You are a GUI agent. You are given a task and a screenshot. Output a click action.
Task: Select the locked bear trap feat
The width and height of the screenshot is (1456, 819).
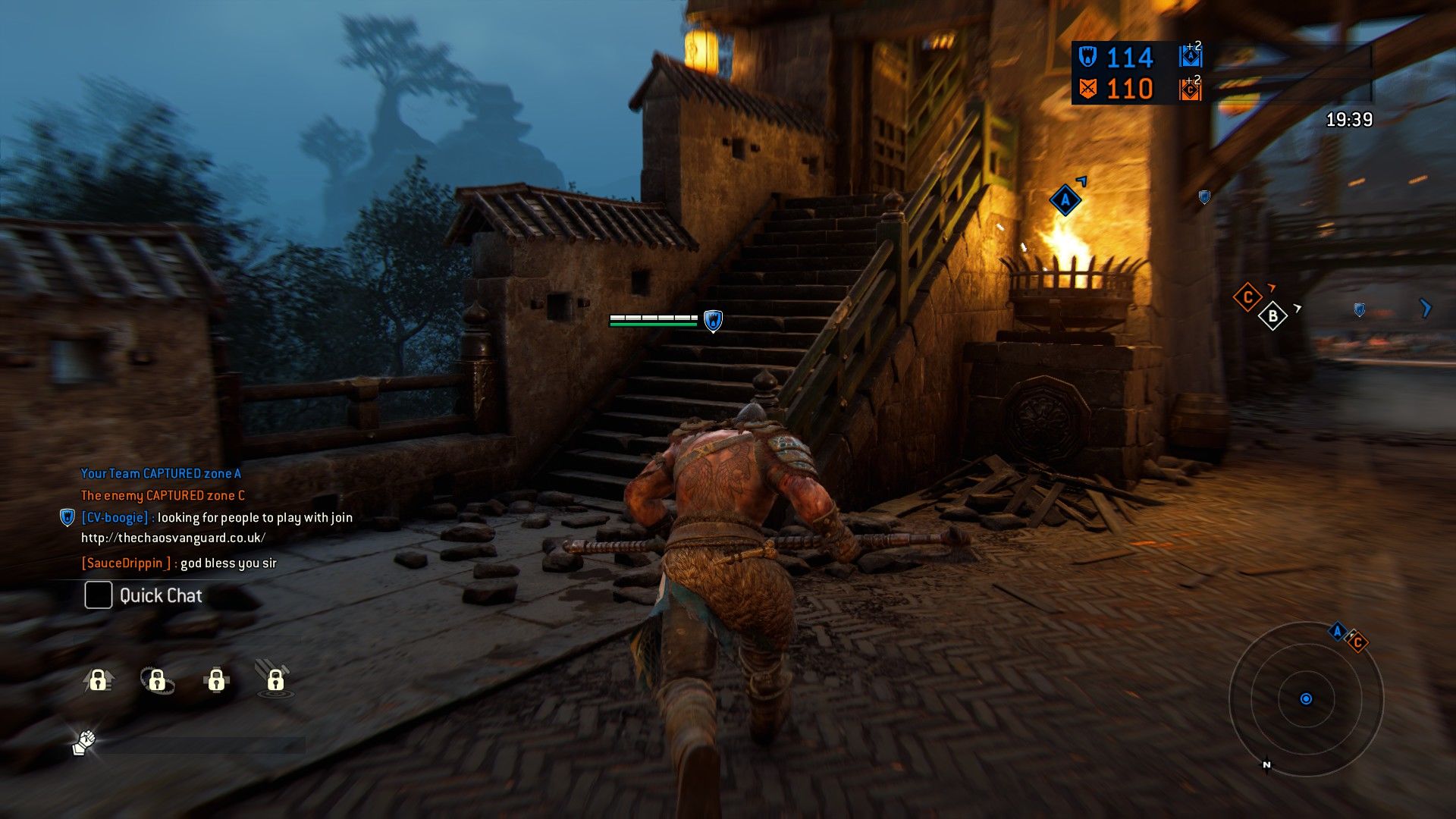click(x=157, y=680)
